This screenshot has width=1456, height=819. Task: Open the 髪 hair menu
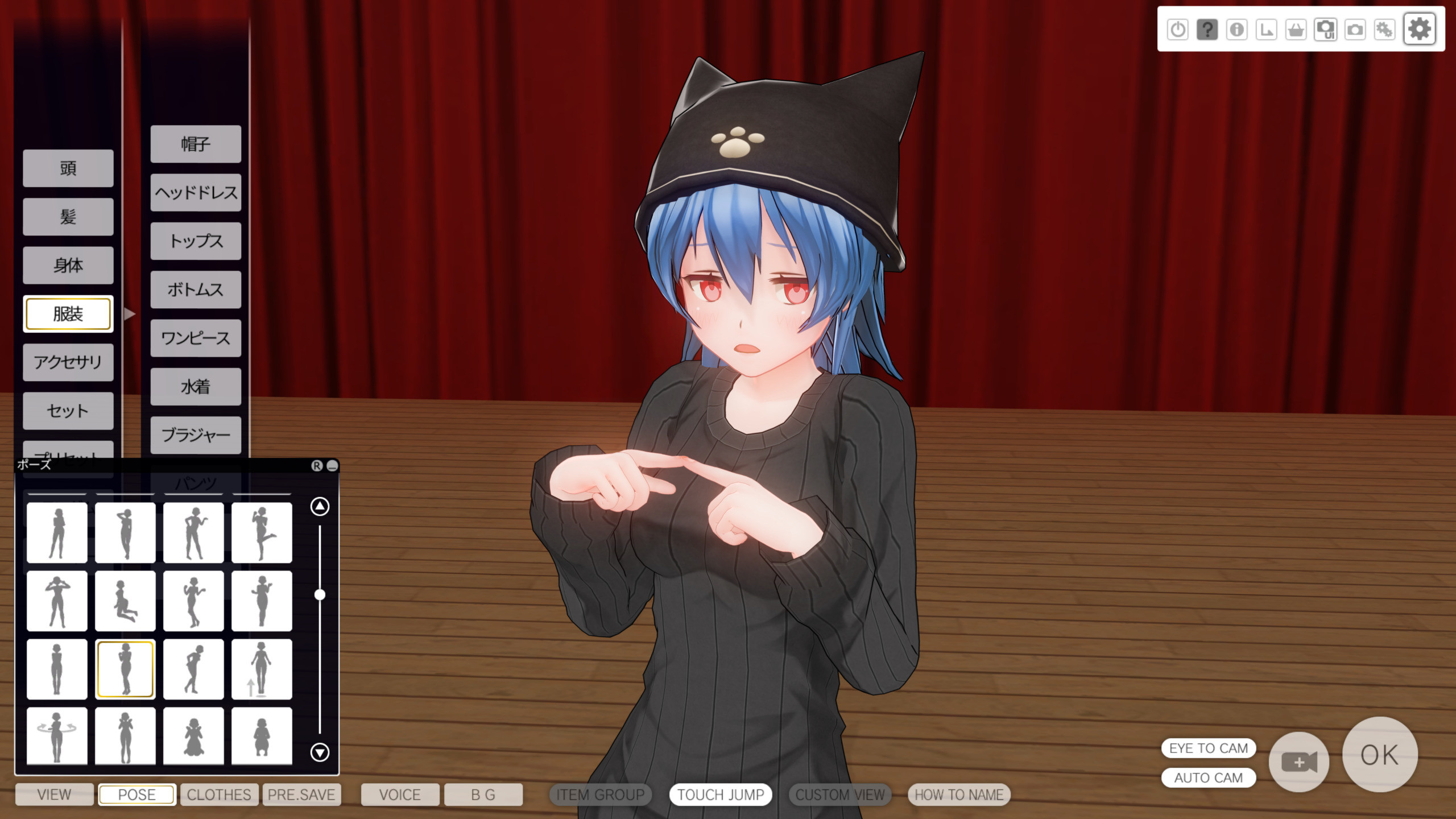point(68,217)
